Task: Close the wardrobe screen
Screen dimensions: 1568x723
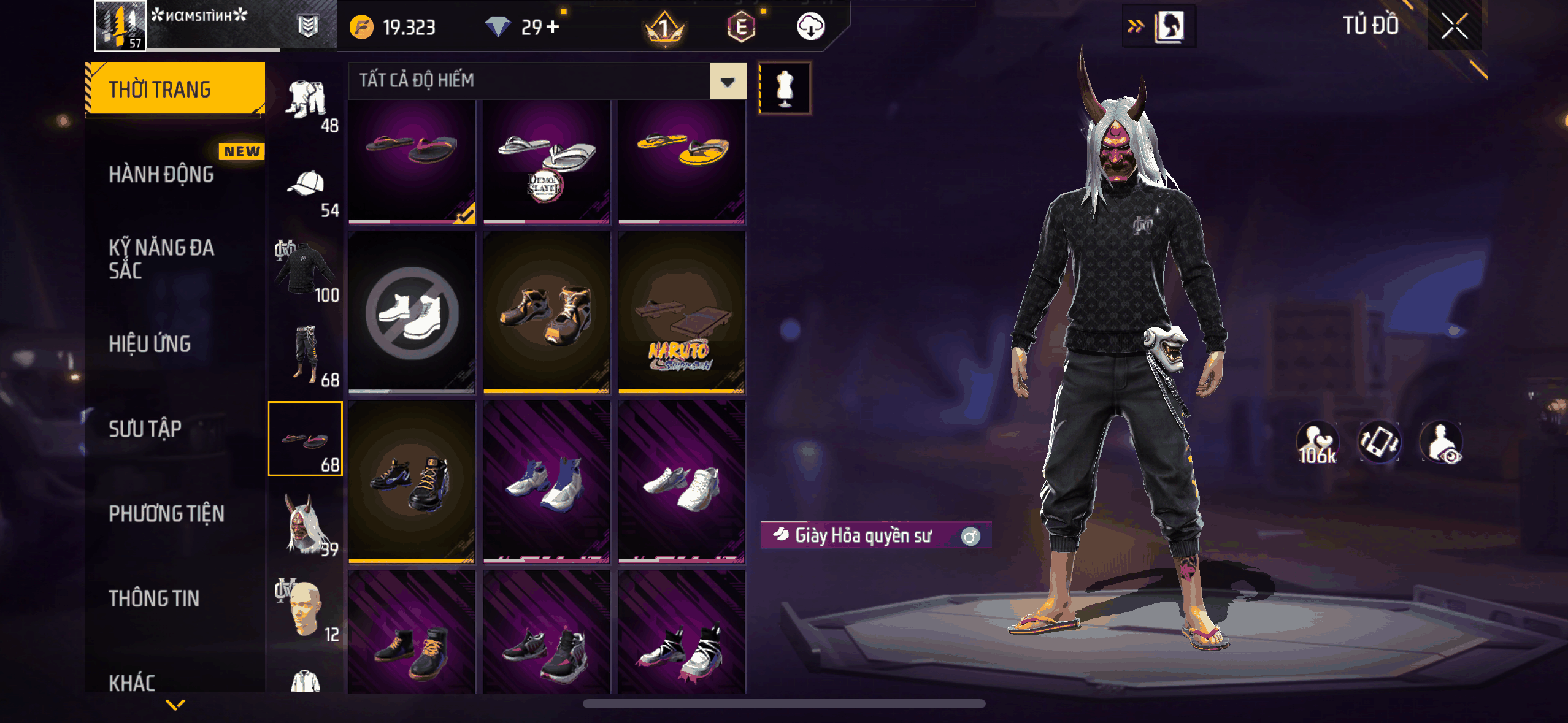Action: point(1454,26)
